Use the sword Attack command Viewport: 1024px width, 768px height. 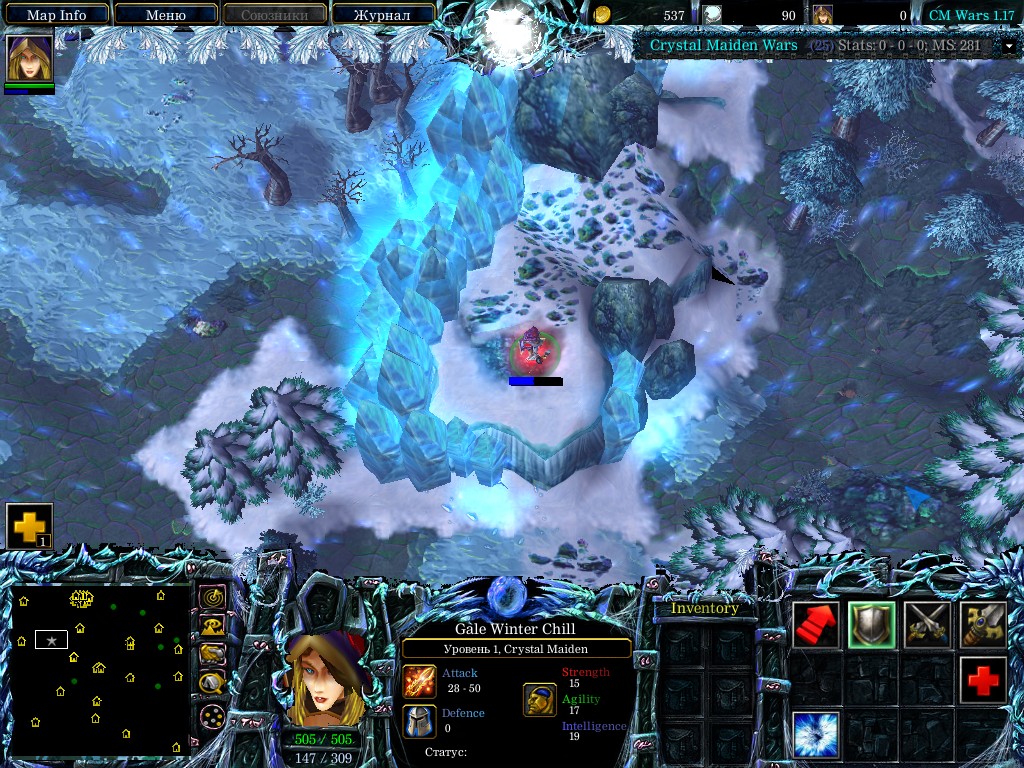(983, 625)
